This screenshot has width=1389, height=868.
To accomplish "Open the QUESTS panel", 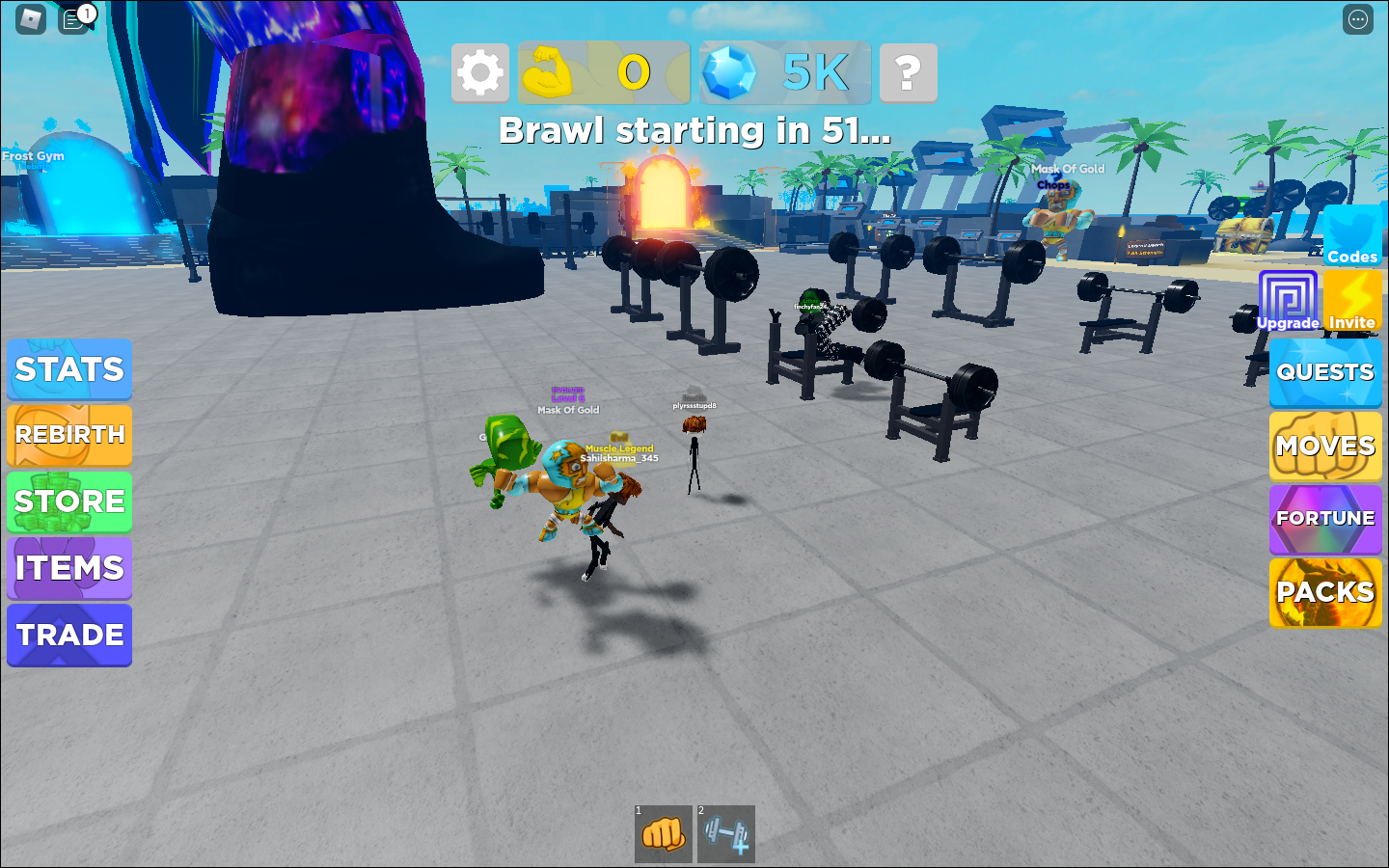I will (x=1325, y=373).
